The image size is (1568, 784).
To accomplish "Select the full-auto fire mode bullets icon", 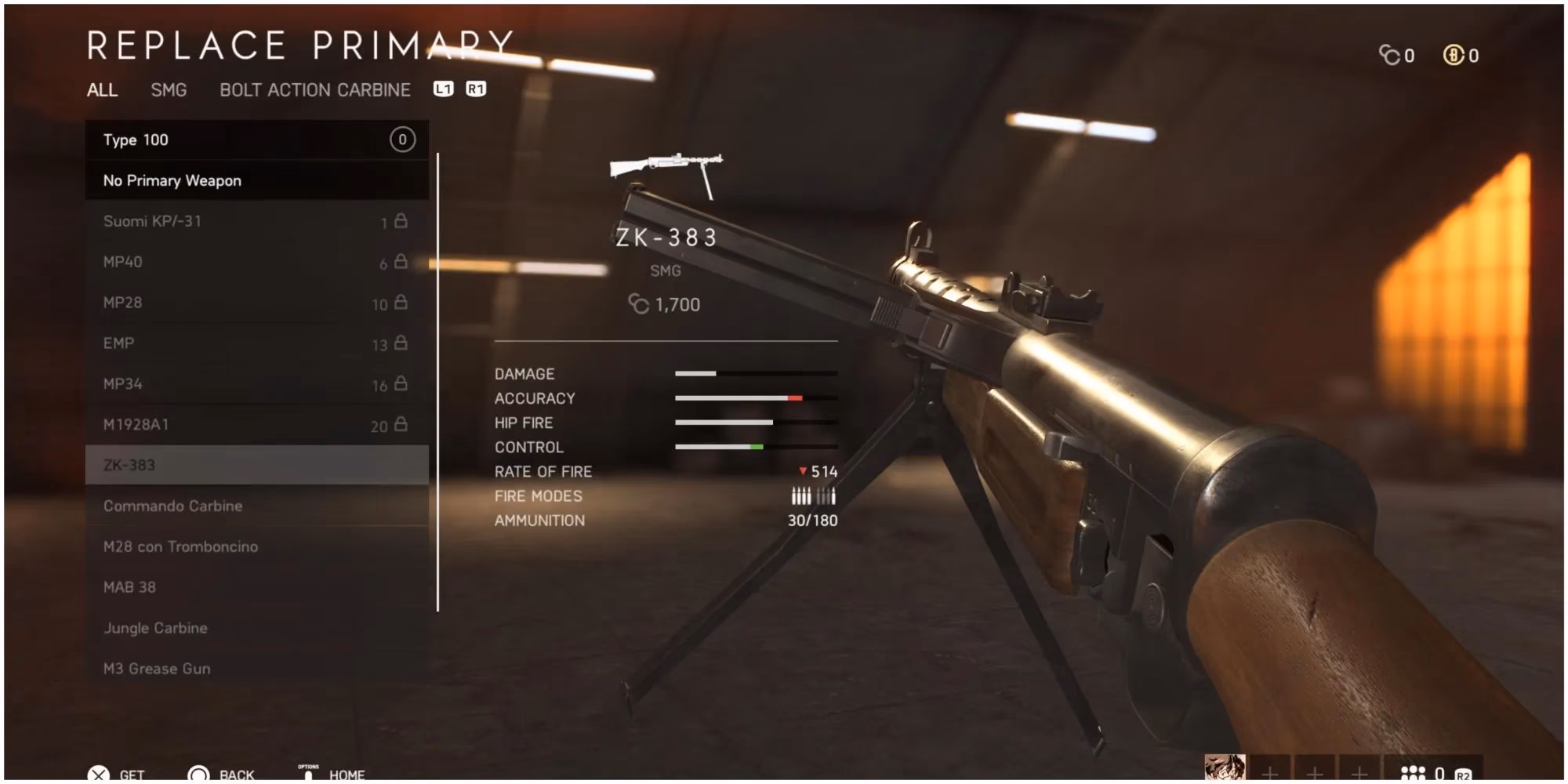I will point(801,495).
